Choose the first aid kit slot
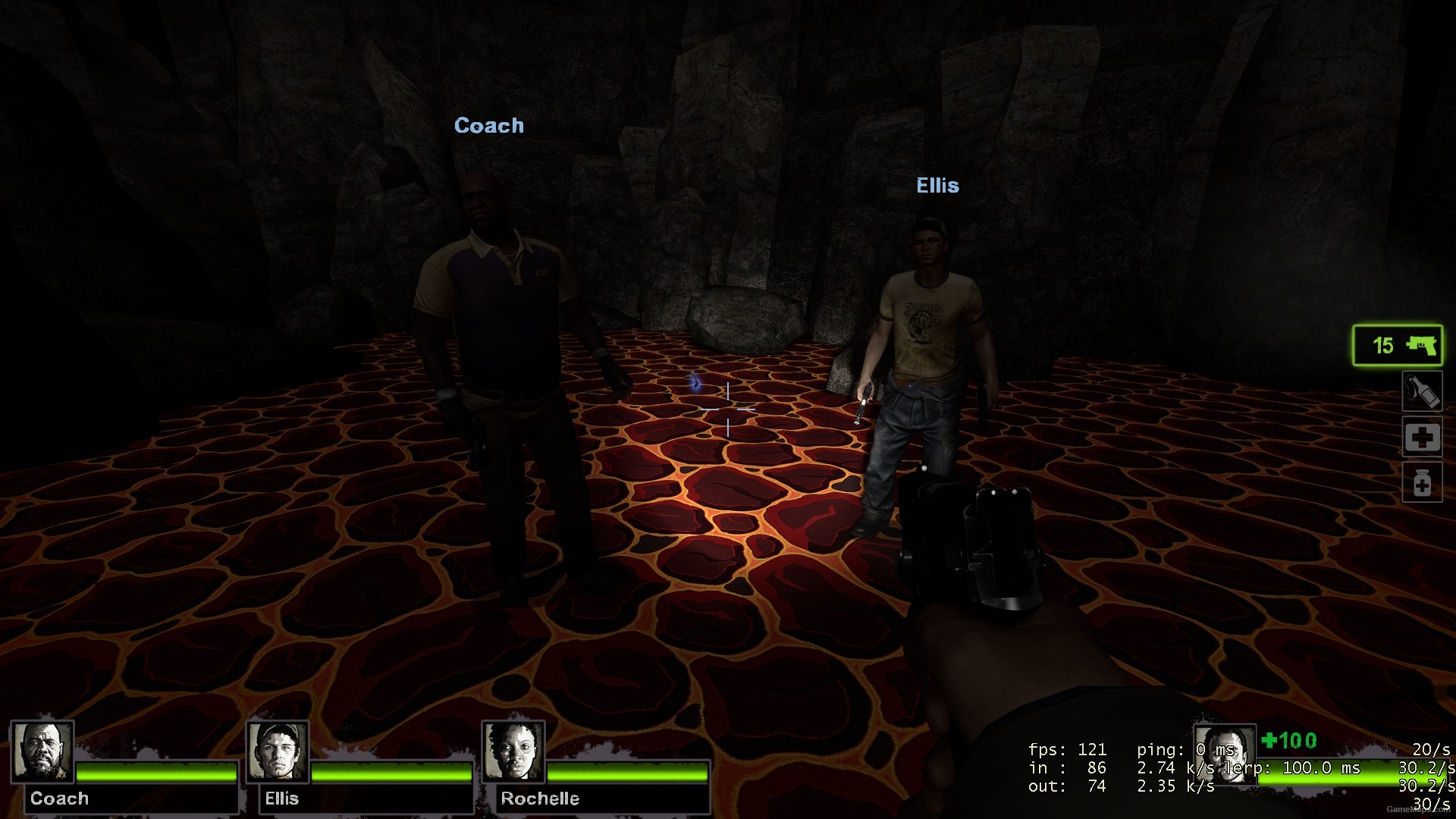 click(1421, 438)
